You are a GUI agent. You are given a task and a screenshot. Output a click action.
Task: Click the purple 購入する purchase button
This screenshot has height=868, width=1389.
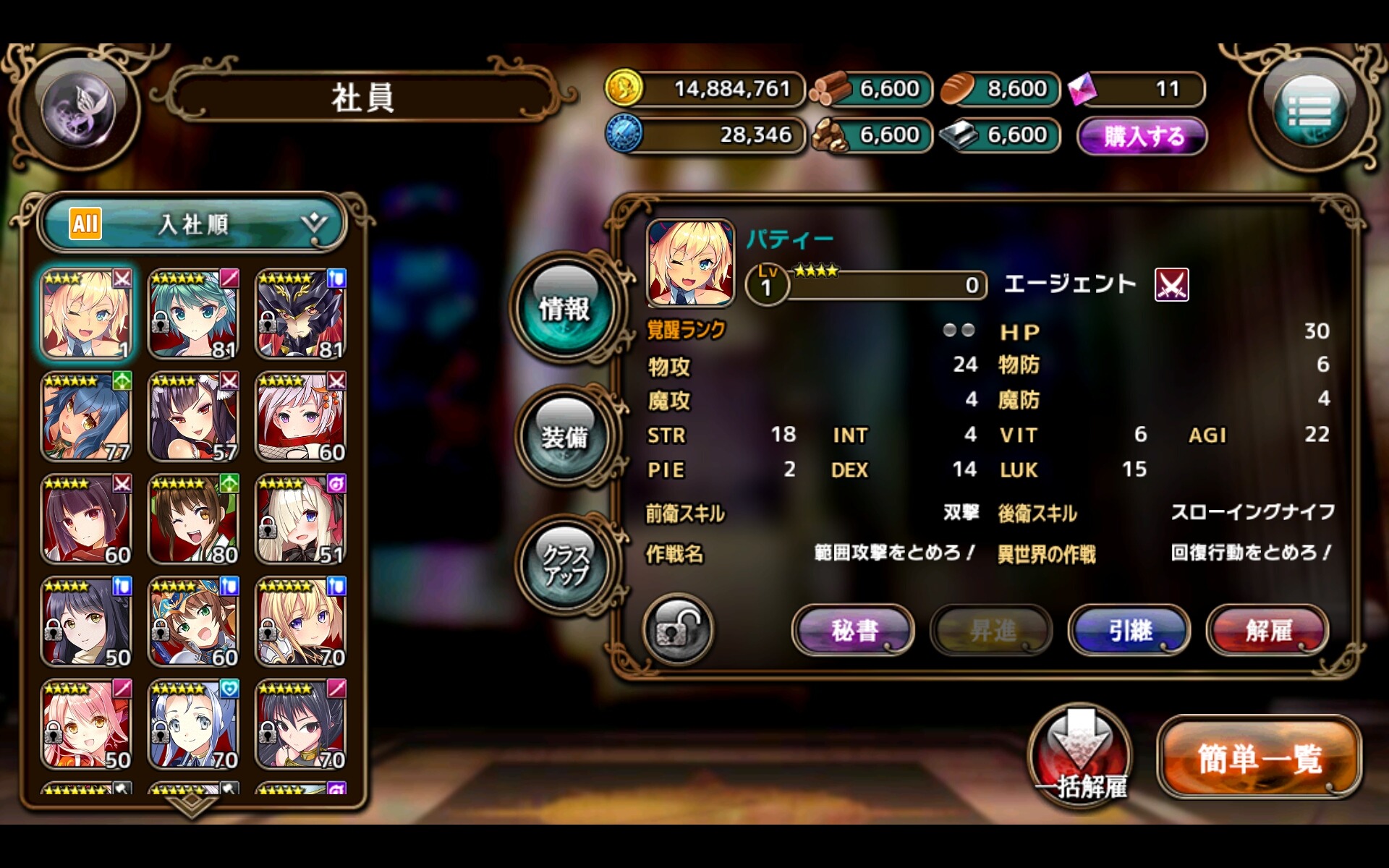point(1142,136)
